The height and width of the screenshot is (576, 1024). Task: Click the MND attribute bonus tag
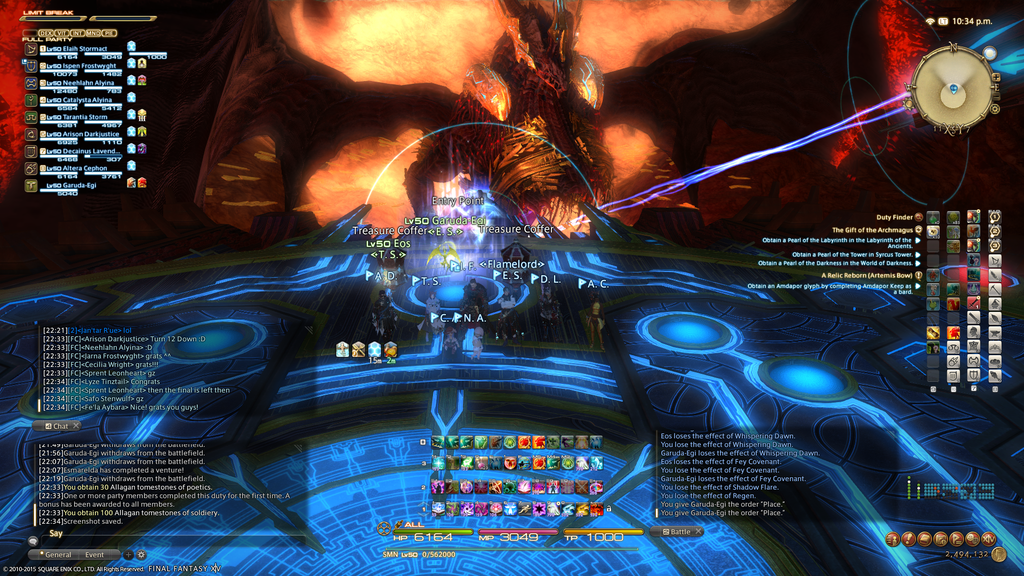(x=92, y=33)
